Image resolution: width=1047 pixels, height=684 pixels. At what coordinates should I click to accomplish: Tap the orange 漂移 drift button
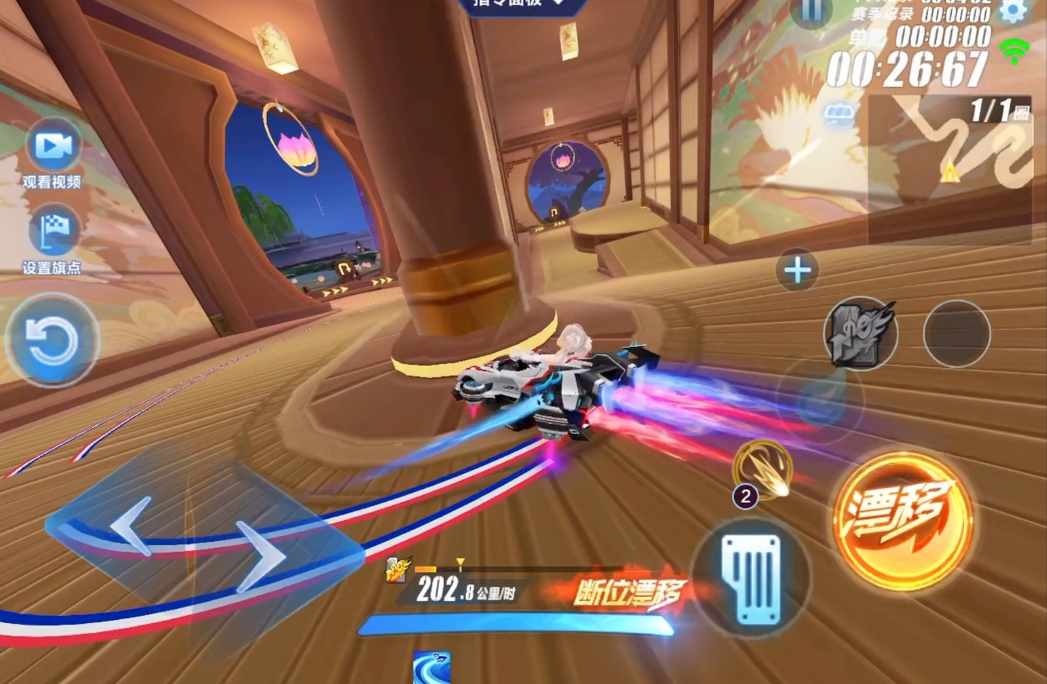(902, 521)
